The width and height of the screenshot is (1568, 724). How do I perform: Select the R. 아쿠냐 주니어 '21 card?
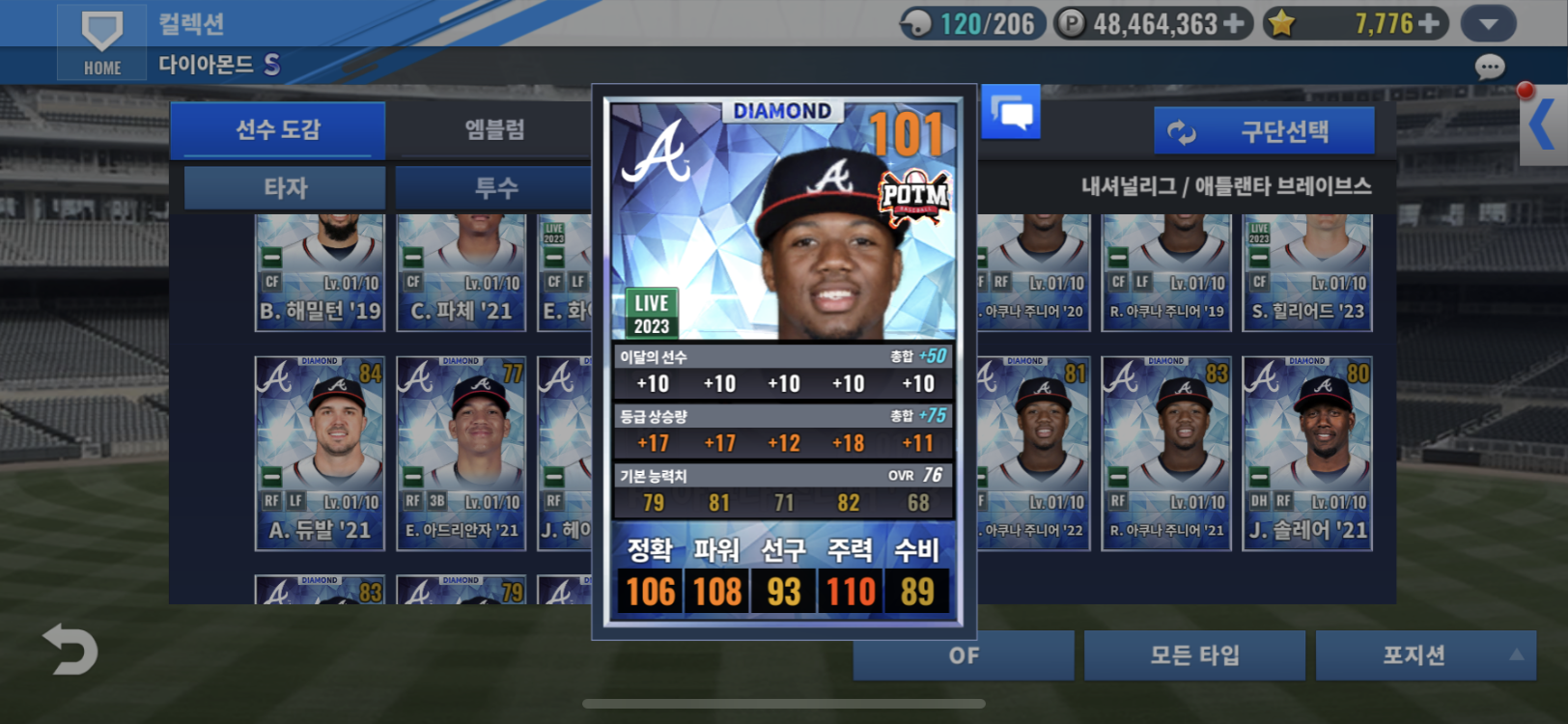pyautogui.click(x=1166, y=453)
